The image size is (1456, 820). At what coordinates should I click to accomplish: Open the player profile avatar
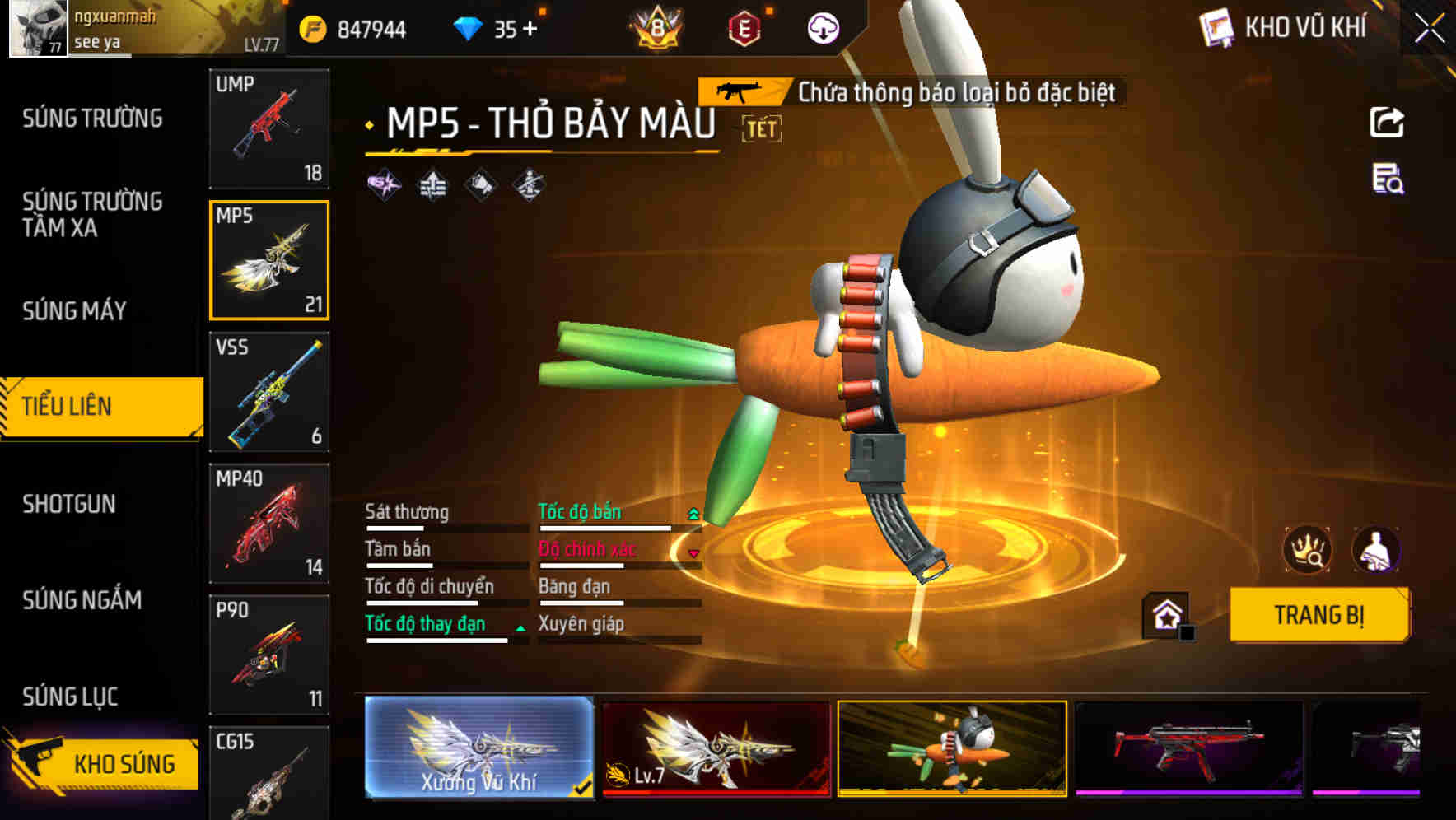pos(38,28)
